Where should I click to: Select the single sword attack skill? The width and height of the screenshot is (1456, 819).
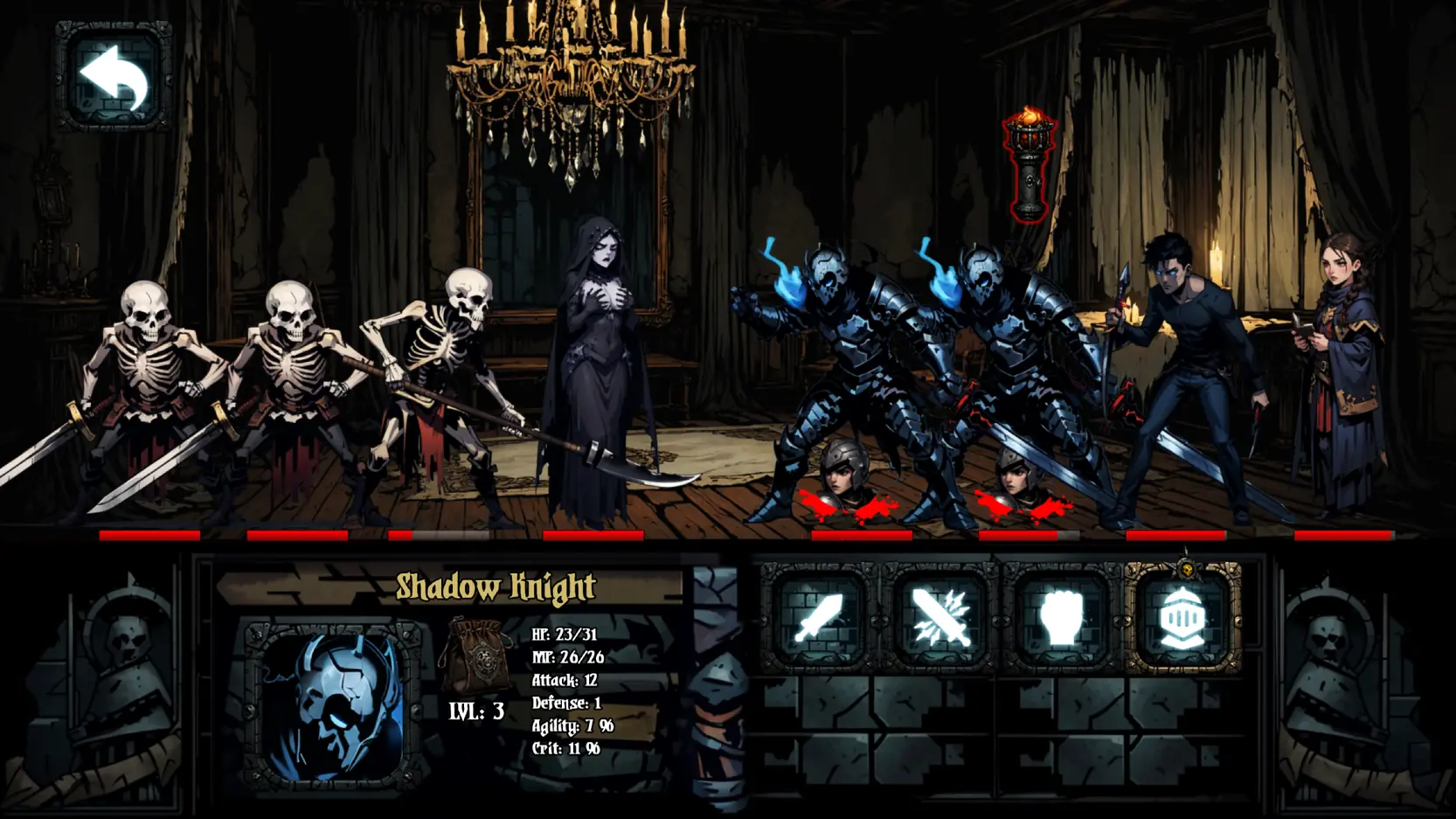(818, 619)
